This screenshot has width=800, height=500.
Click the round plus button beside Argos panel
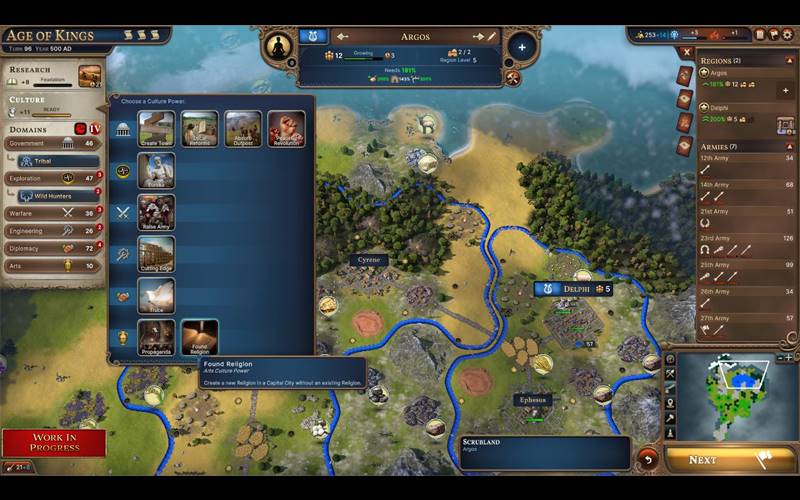[x=521, y=47]
